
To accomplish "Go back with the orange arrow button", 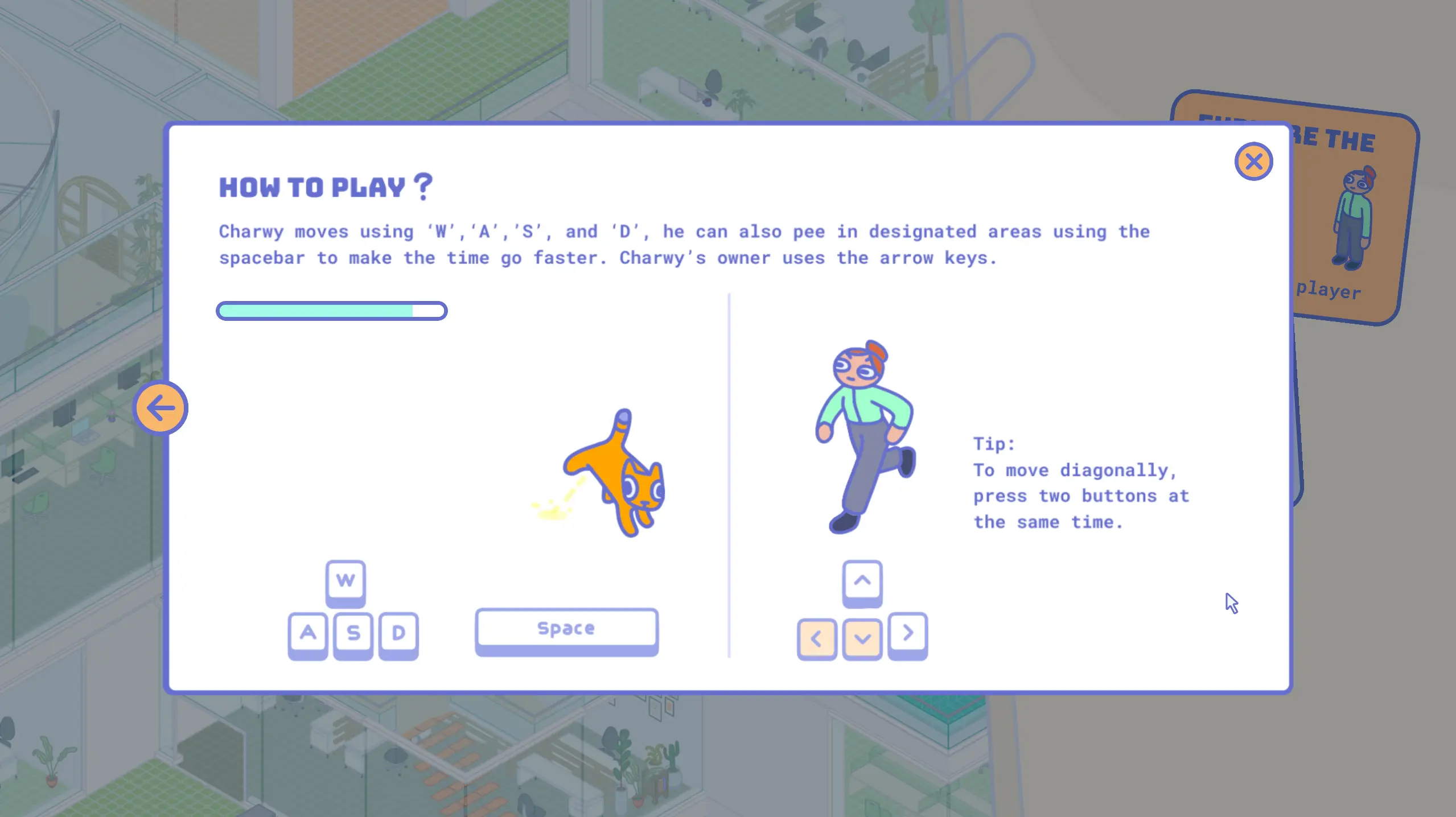I will click(x=161, y=407).
